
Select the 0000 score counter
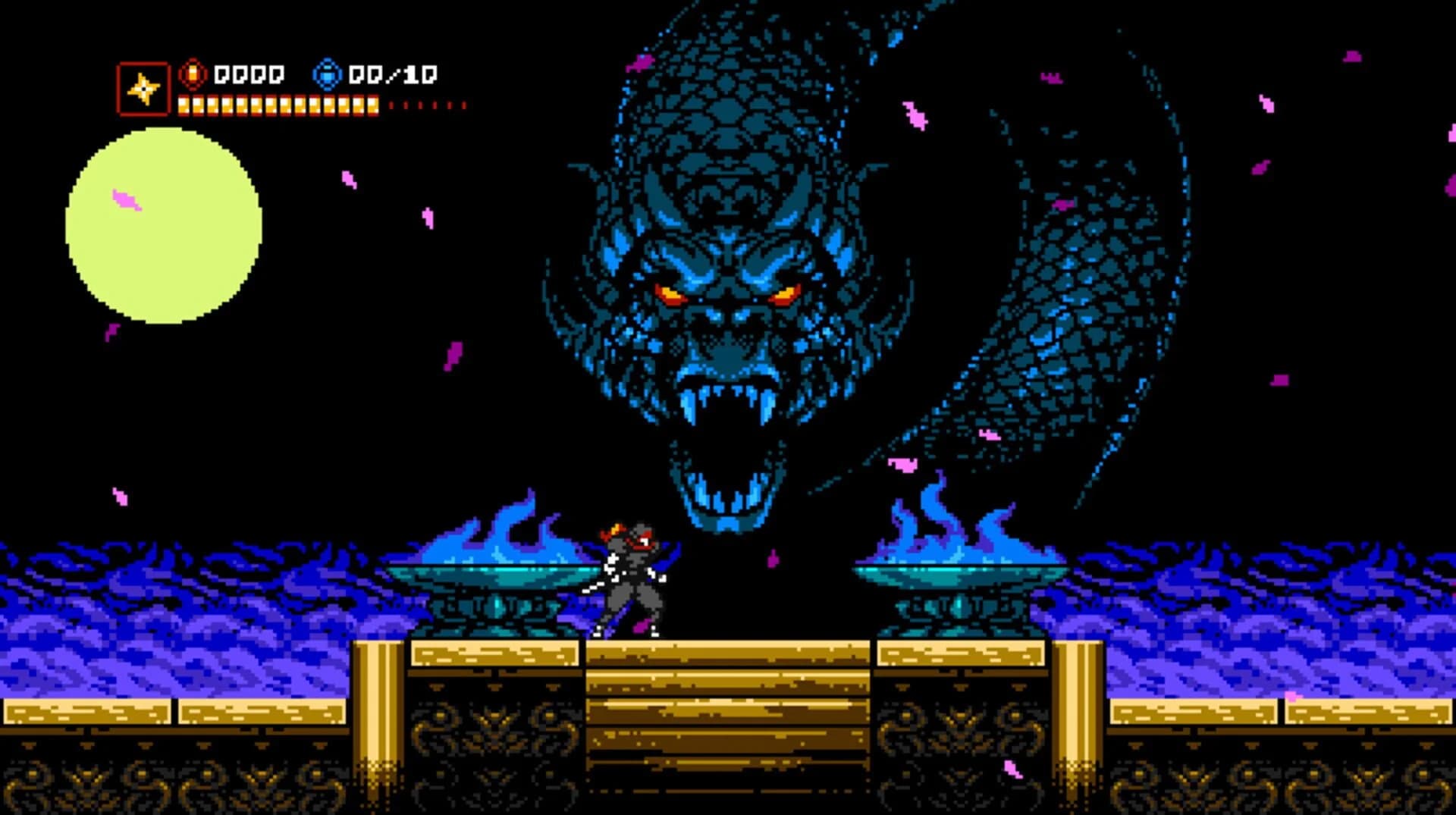(249, 74)
